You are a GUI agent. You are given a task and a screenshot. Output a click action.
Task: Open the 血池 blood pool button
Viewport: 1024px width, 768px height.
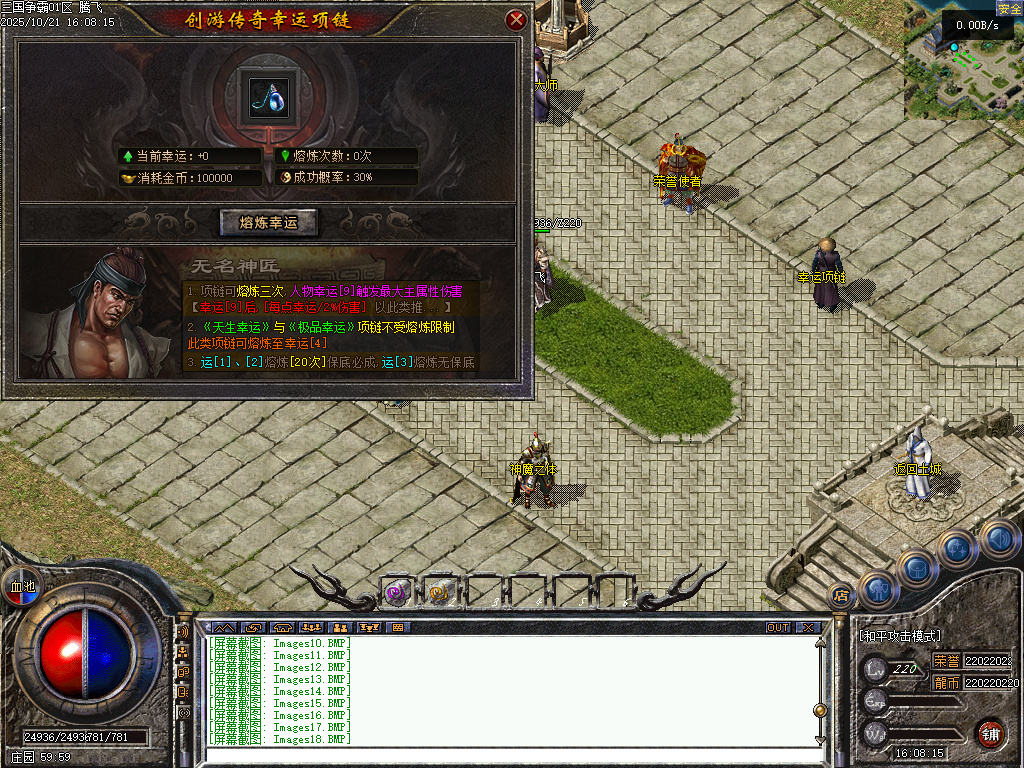point(21,585)
